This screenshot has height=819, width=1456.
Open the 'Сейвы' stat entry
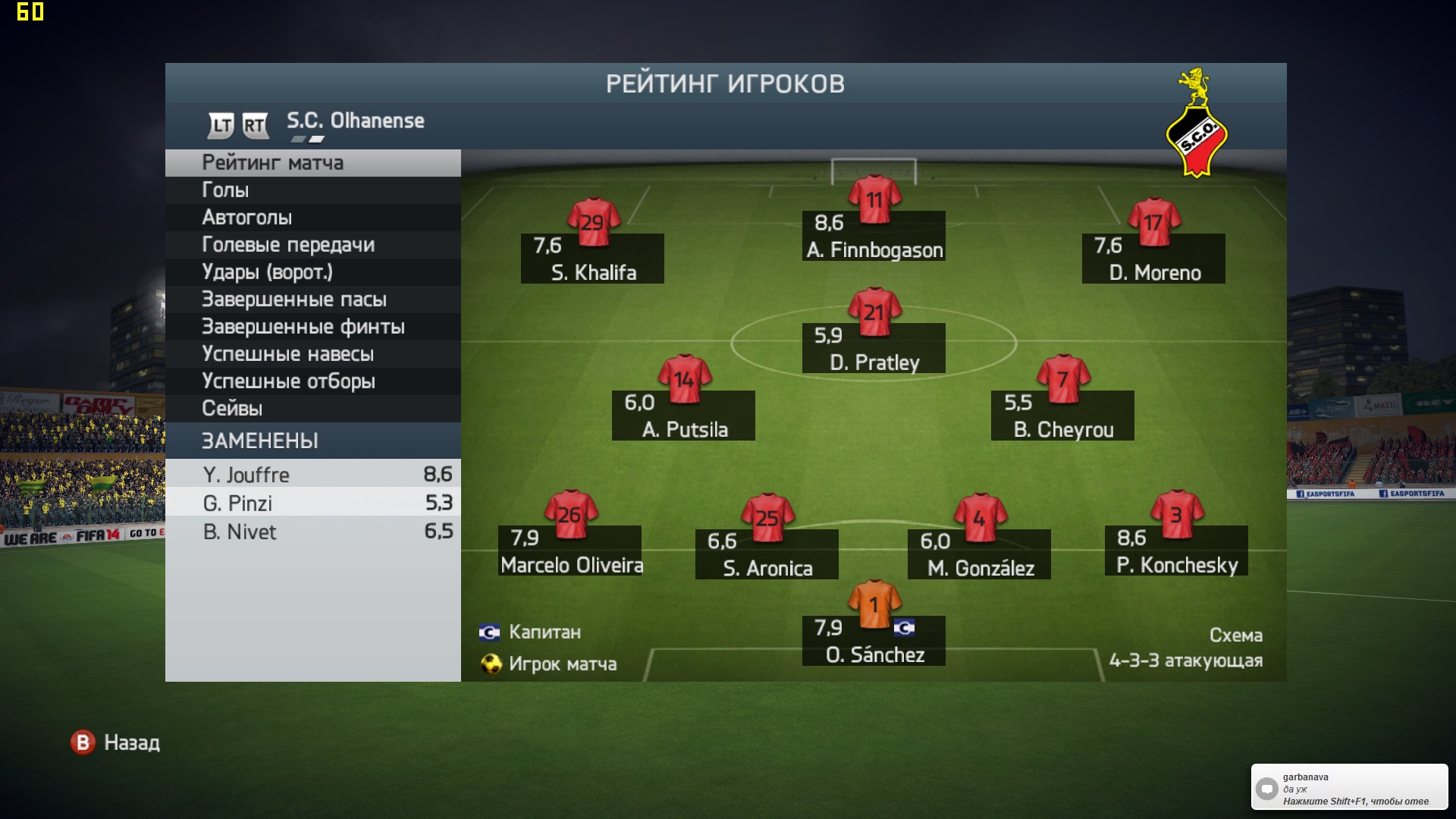click(x=312, y=409)
